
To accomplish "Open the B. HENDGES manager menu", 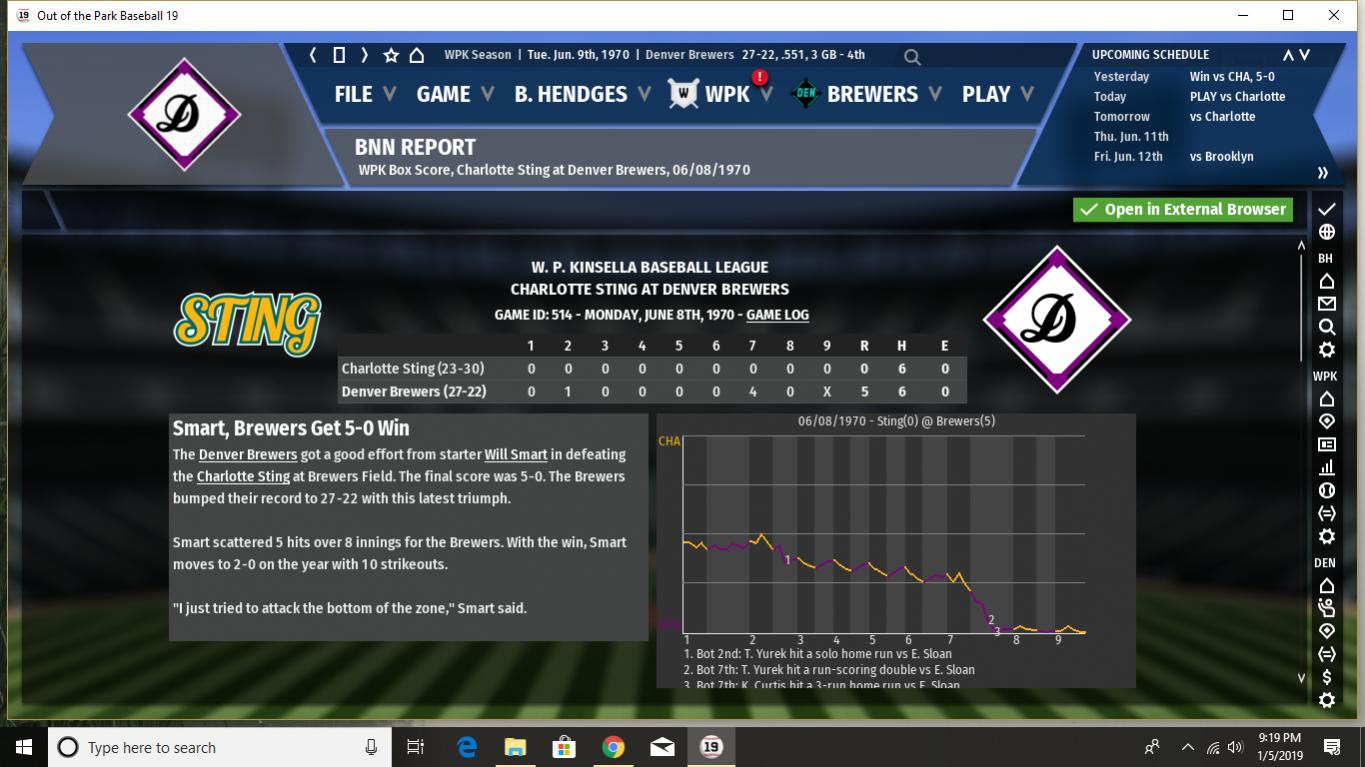I will [x=570, y=94].
